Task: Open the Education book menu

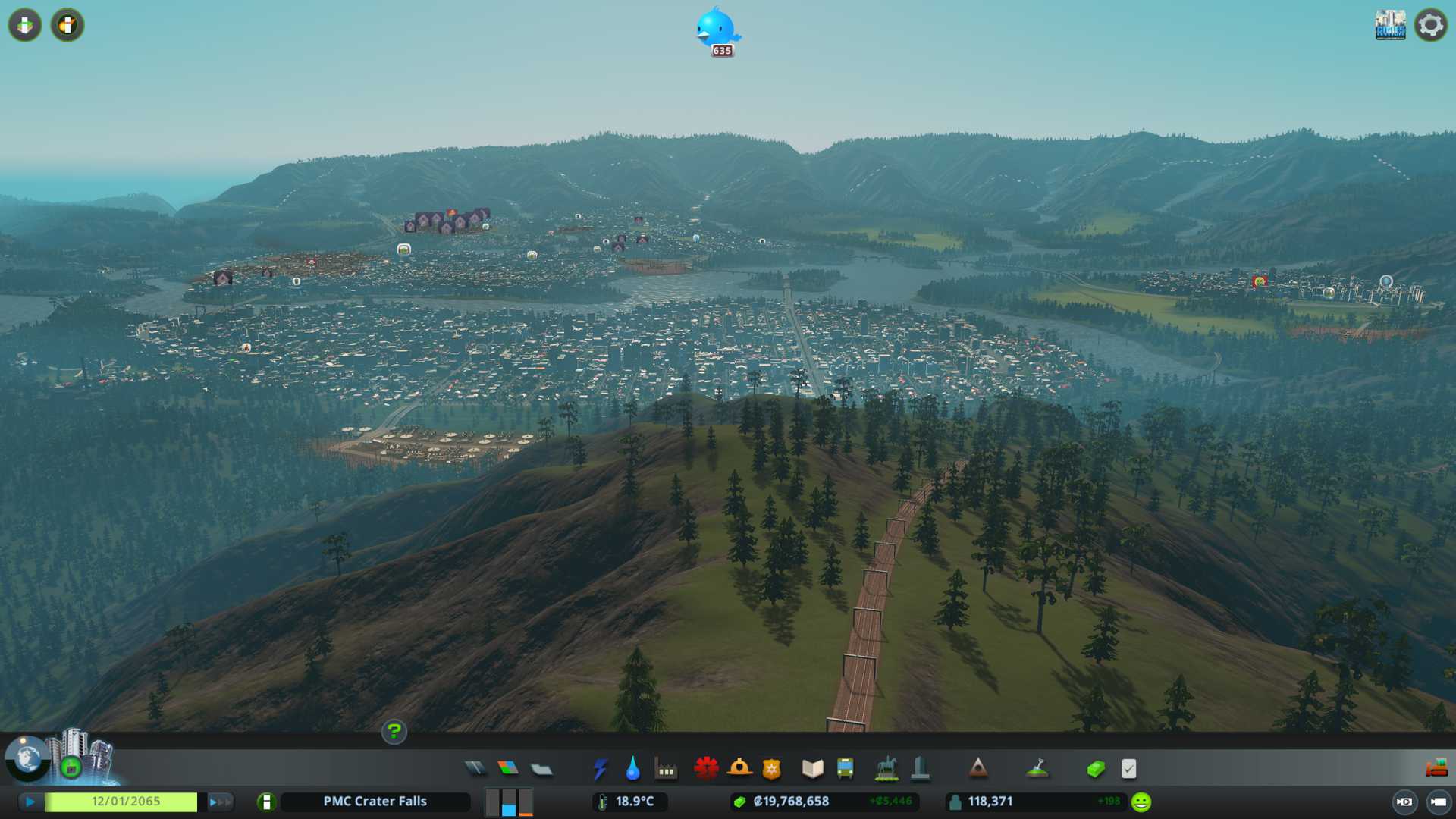Action: 812,769
